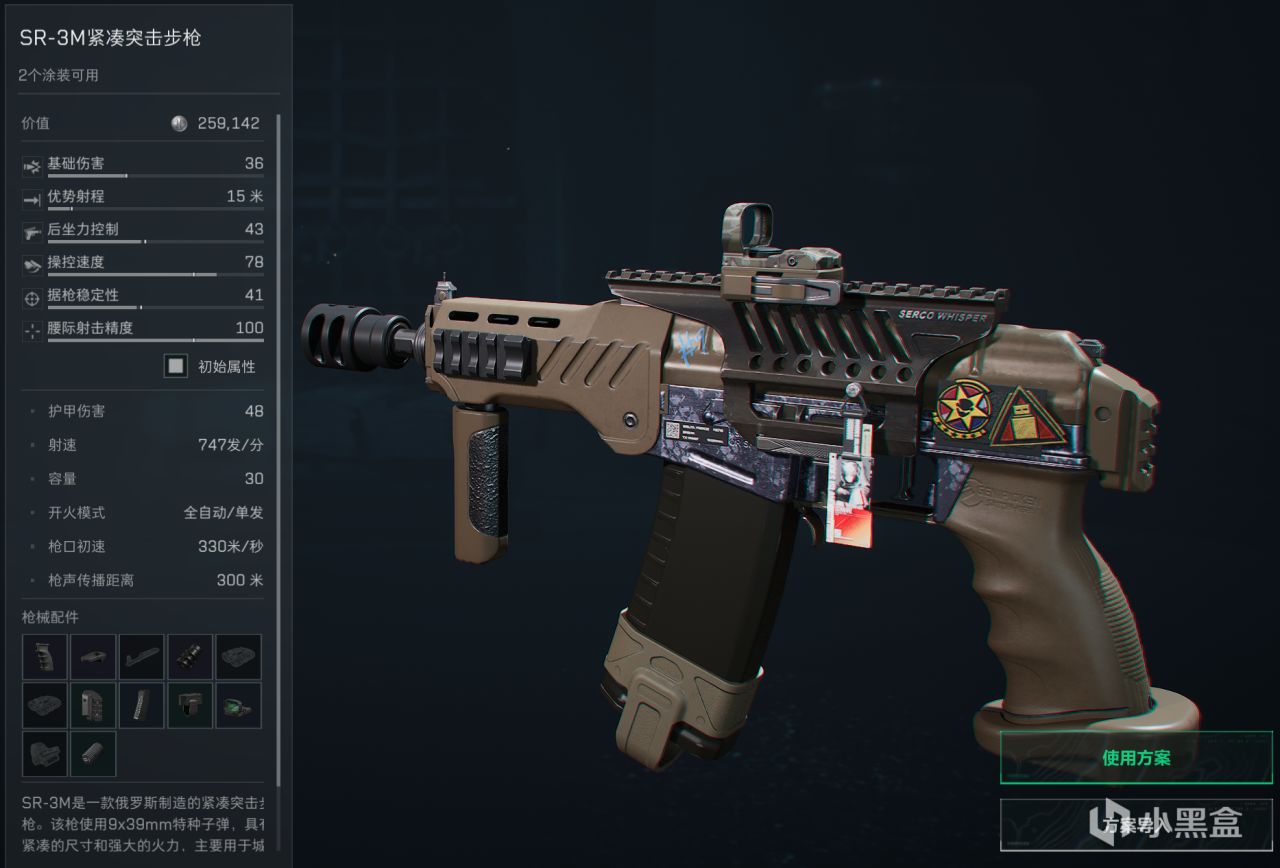Select the vertical foregrip attachment slot

190,705
